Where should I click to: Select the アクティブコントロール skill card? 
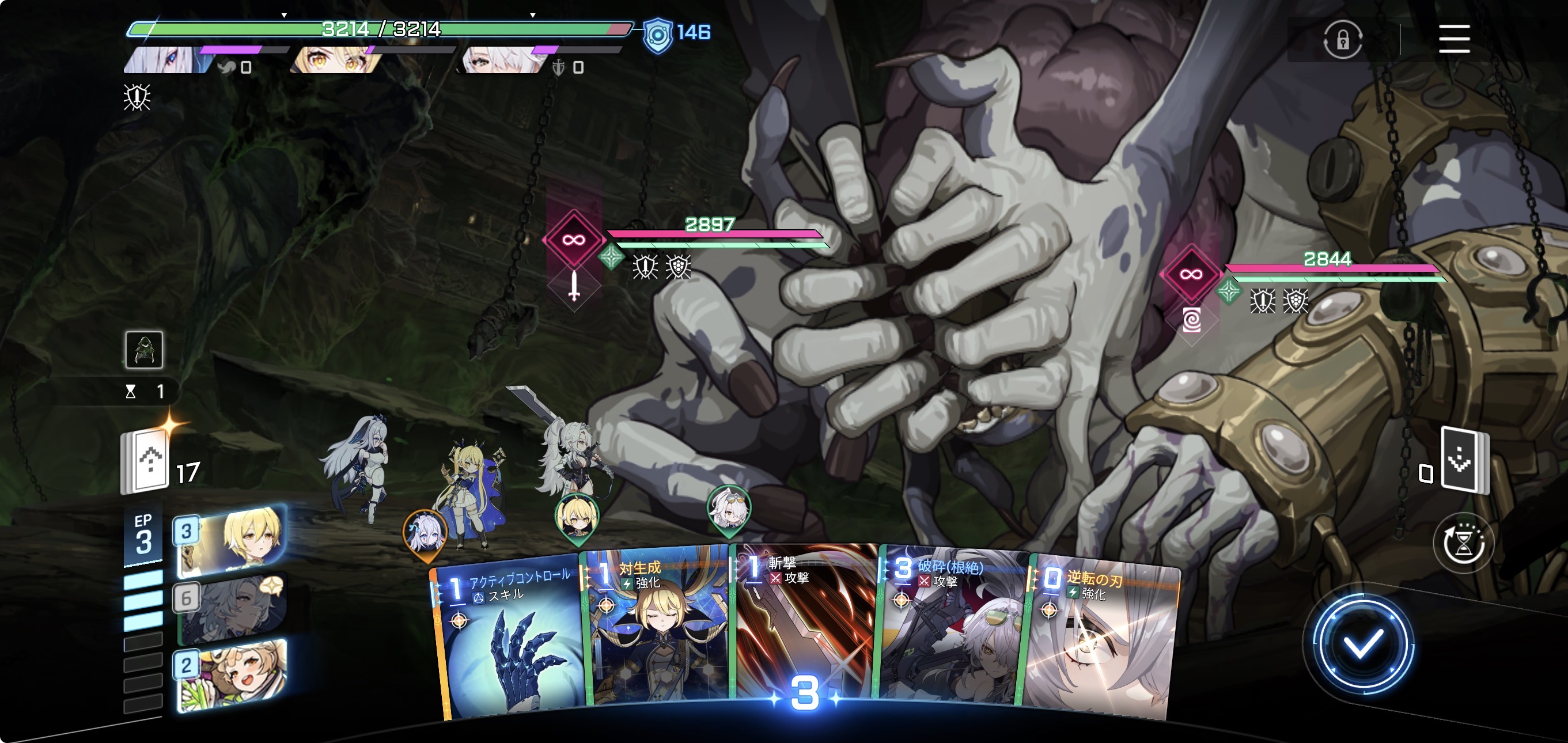tap(508, 639)
